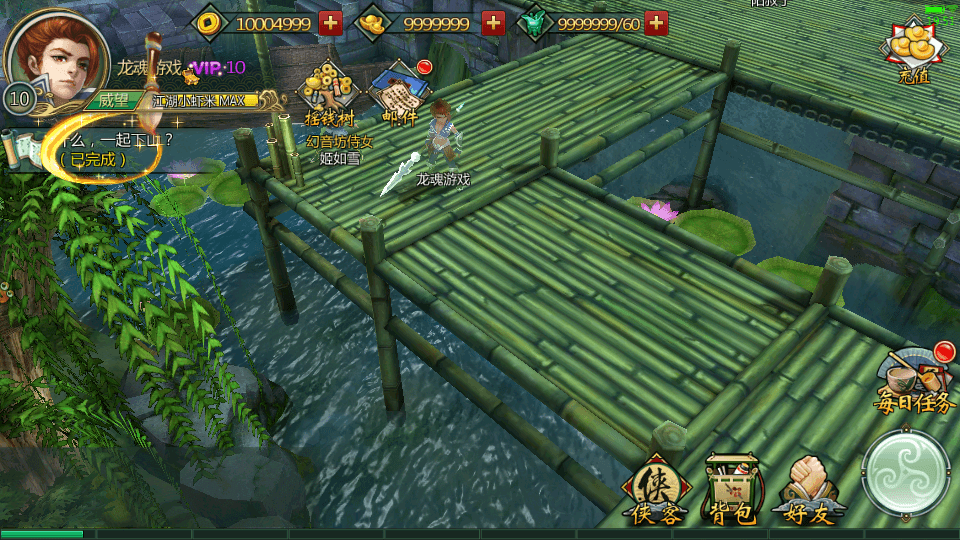Screen dimensions: 960x540
Task: Open 每日任务 daily tasks
Action: pyautogui.click(x=916, y=380)
